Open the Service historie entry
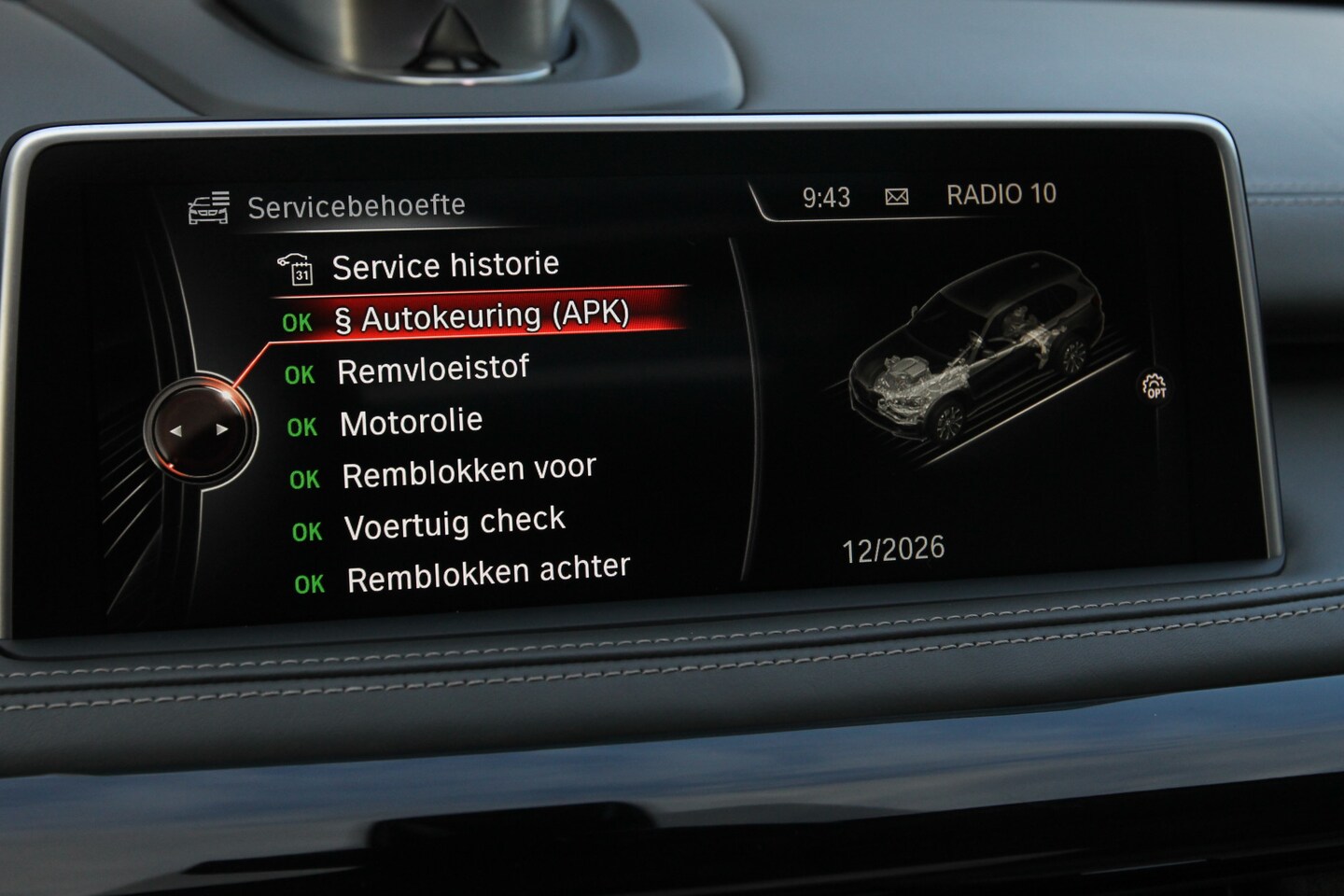 (444, 267)
